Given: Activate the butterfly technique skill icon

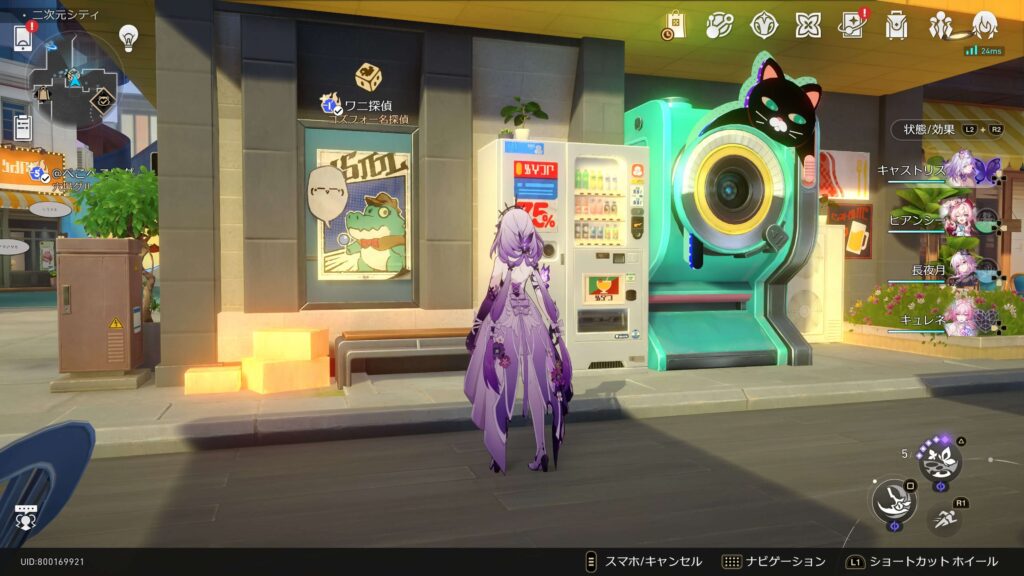Looking at the screenshot, I should point(940,459).
